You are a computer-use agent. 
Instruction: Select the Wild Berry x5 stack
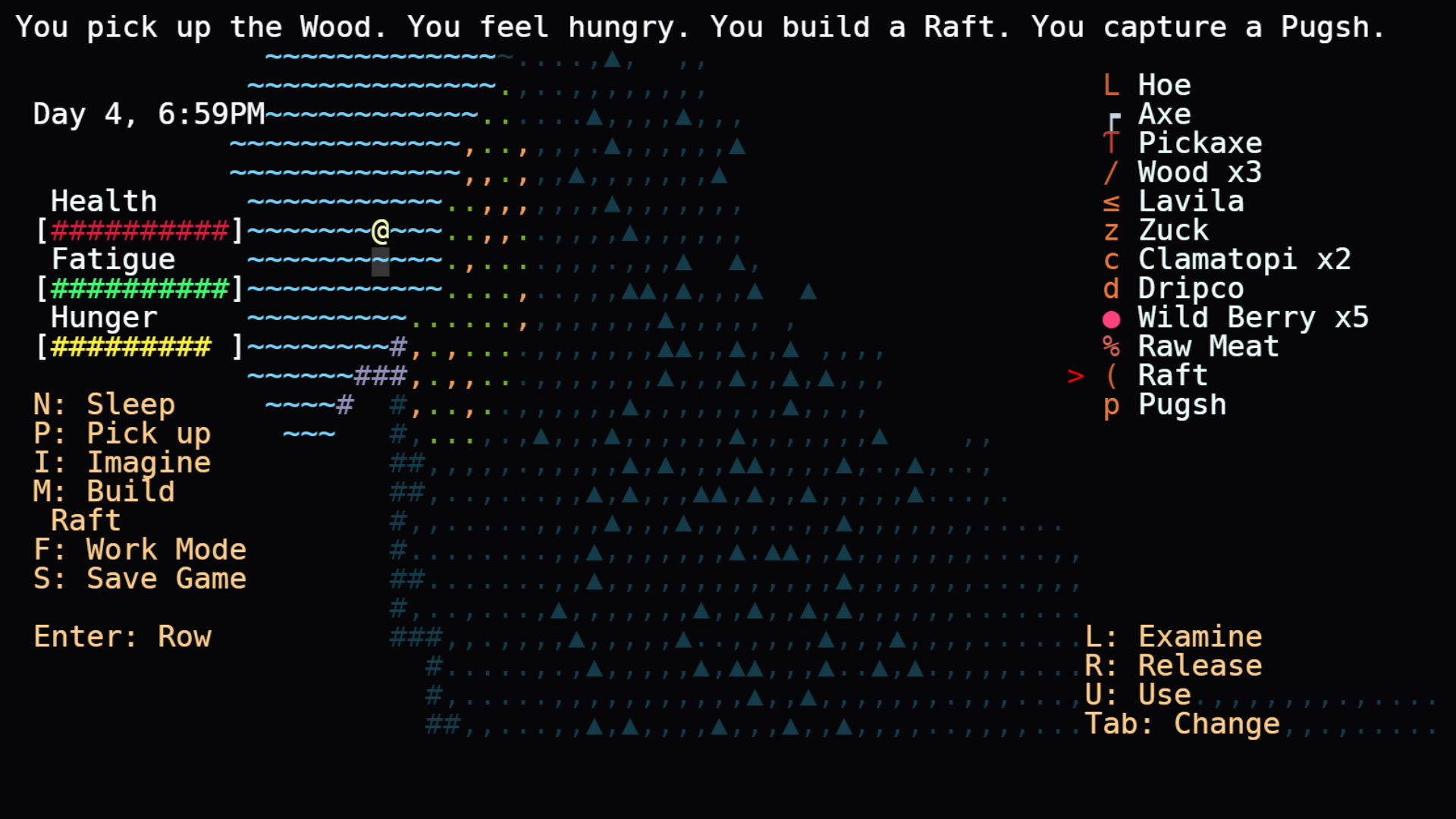tap(1253, 318)
